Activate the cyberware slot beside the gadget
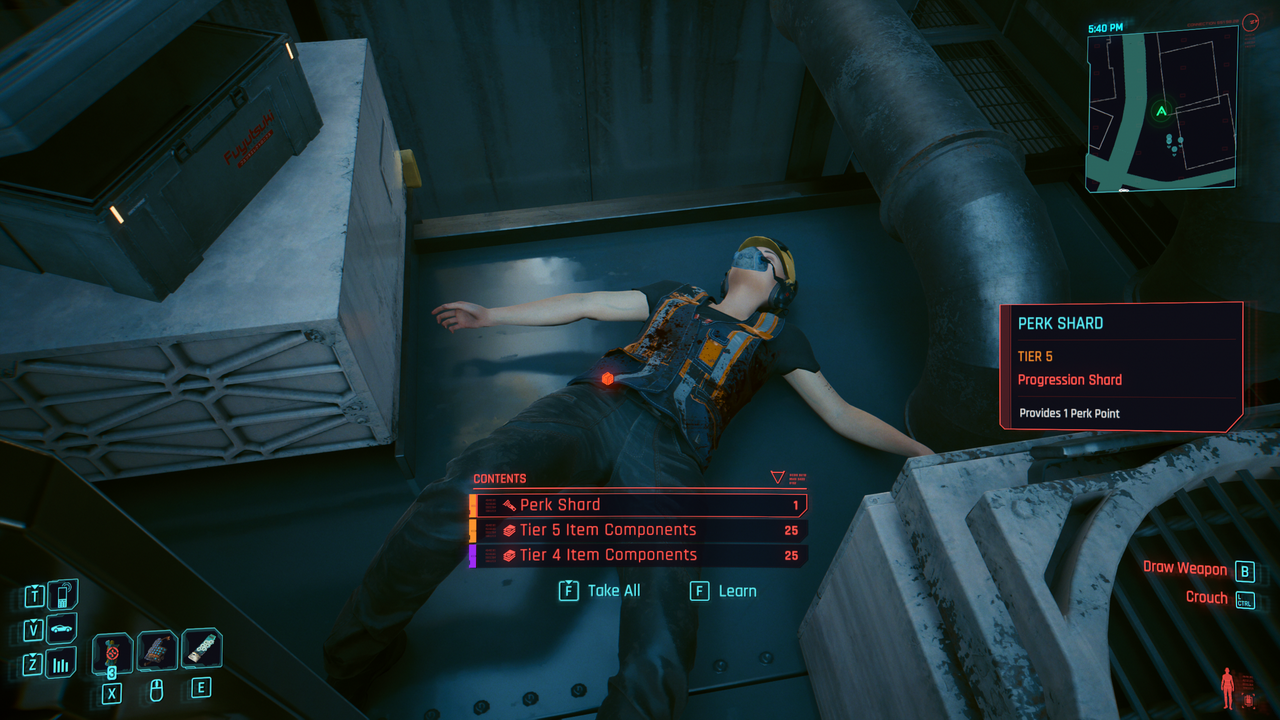Image resolution: width=1280 pixels, height=720 pixels. click(x=202, y=649)
